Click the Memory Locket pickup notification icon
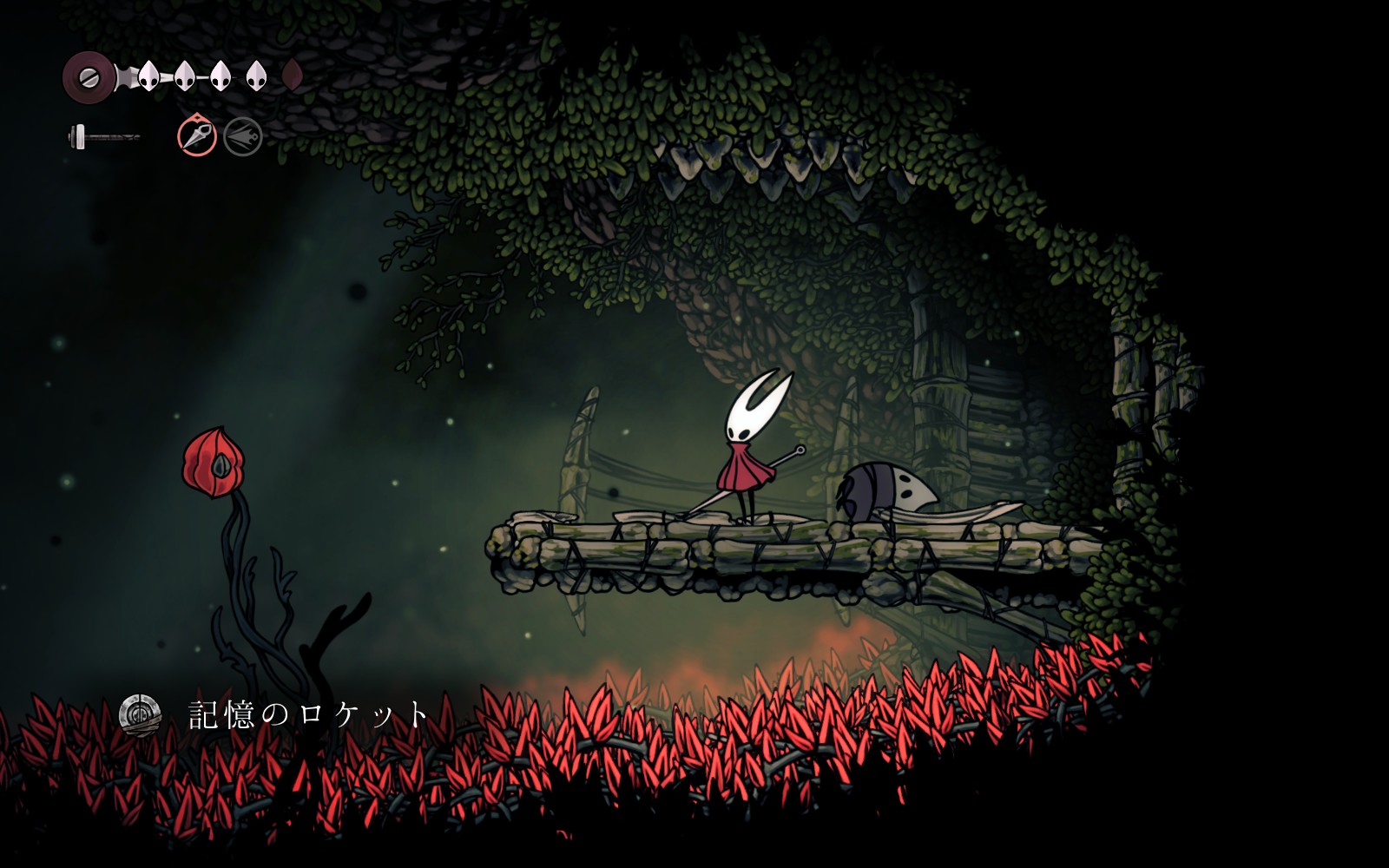 (140, 714)
